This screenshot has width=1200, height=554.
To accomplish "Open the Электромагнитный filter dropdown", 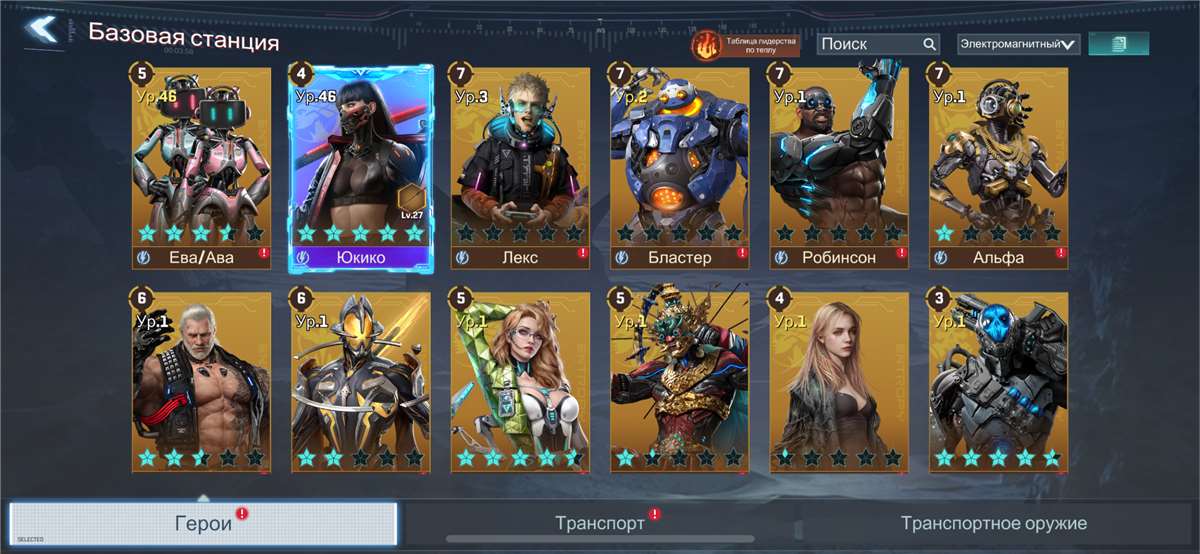I will coord(1018,44).
